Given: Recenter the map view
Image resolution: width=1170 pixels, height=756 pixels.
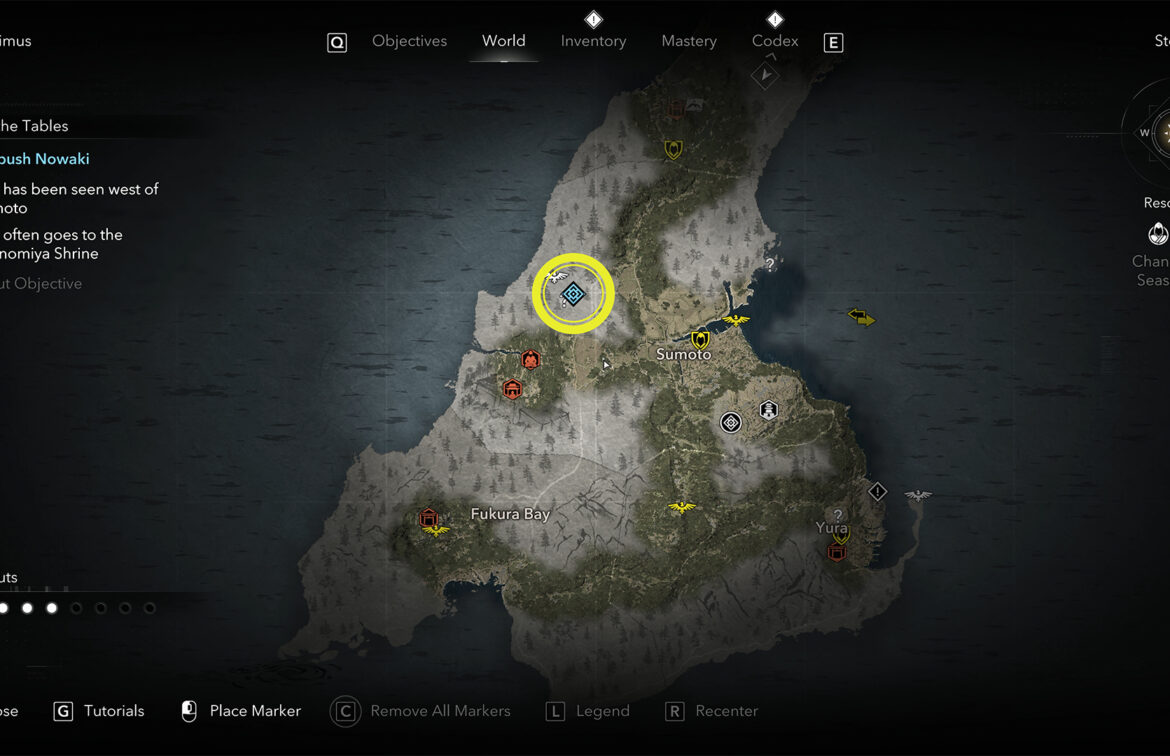Looking at the screenshot, I should (726, 711).
